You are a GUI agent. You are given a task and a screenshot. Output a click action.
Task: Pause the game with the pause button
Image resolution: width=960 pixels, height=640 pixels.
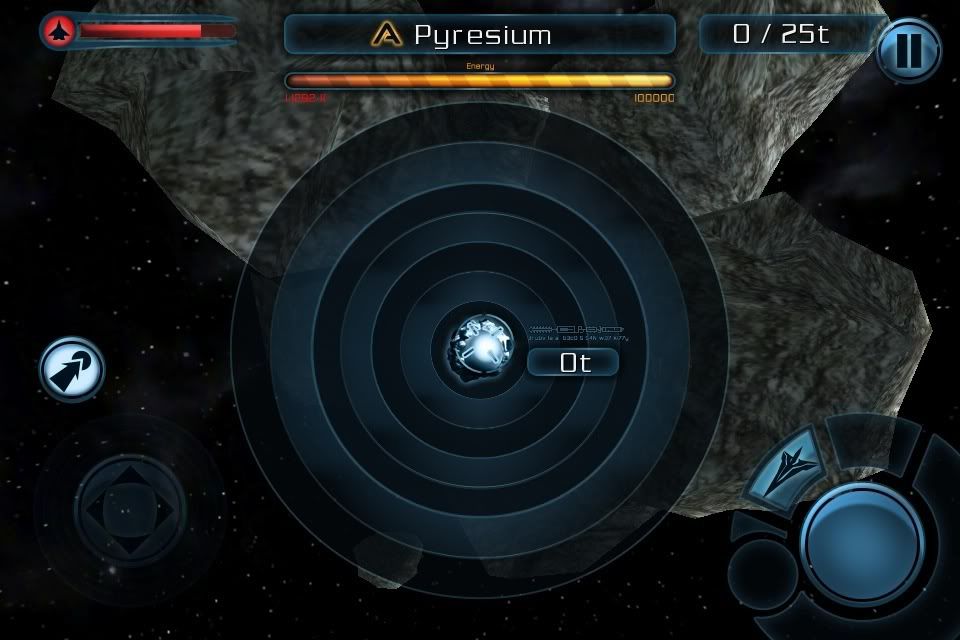(908, 49)
